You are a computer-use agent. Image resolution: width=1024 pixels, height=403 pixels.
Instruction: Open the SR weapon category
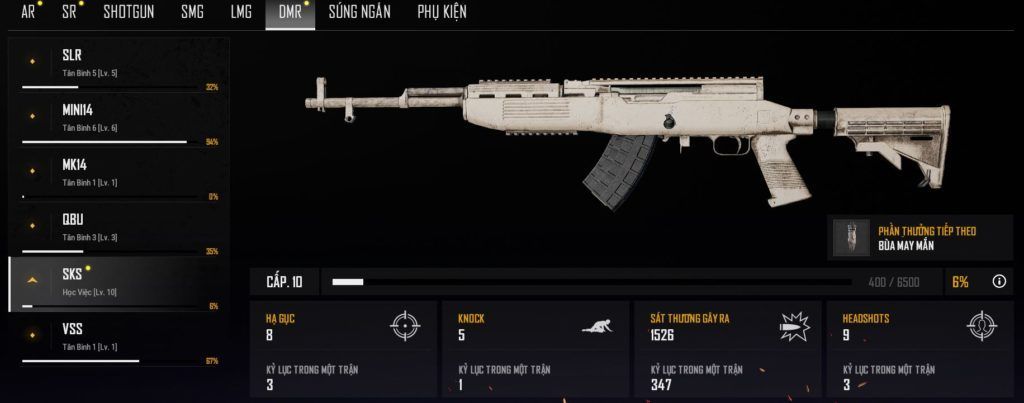coord(69,12)
